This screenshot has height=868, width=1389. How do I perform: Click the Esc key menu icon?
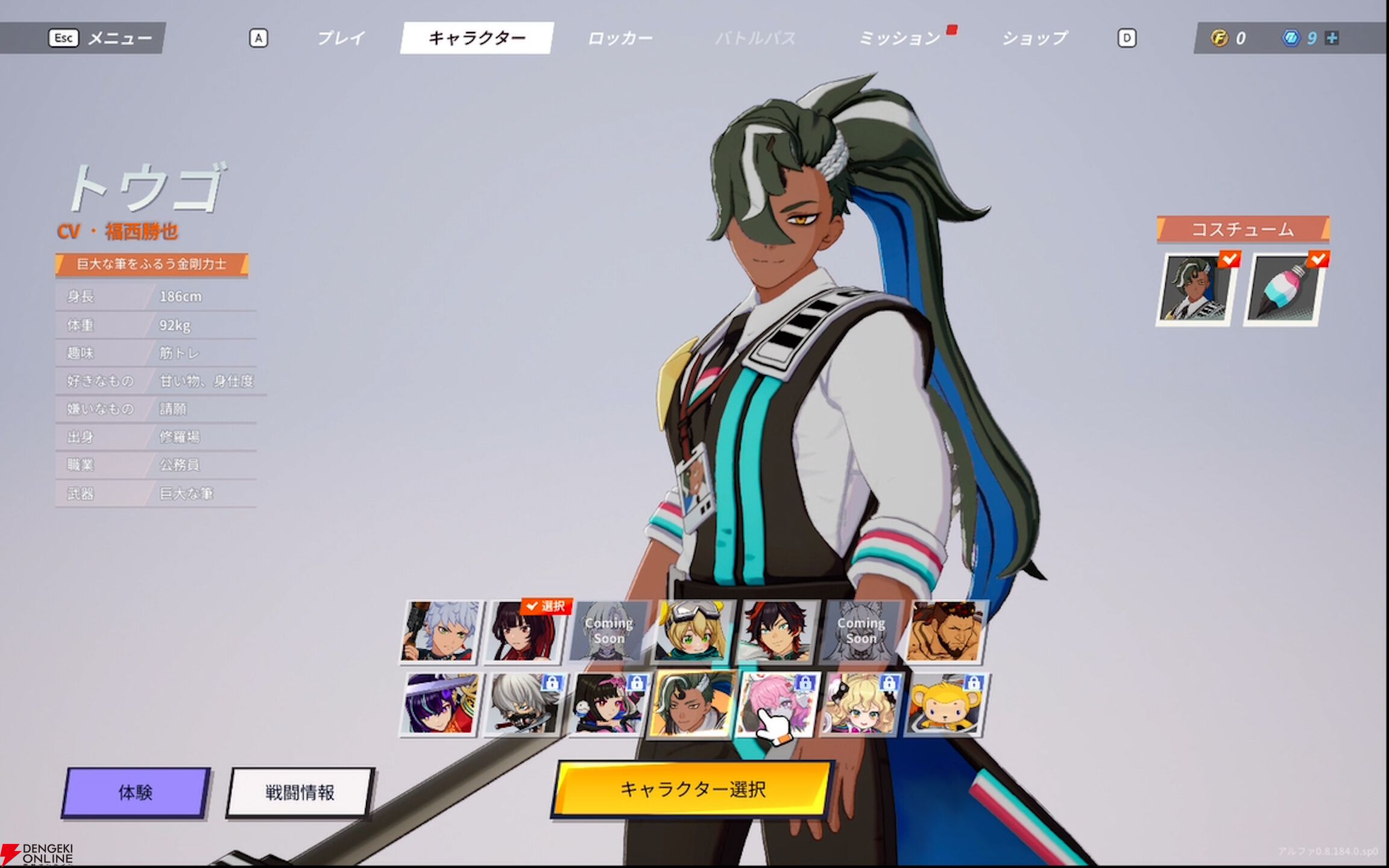[x=63, y=38]
